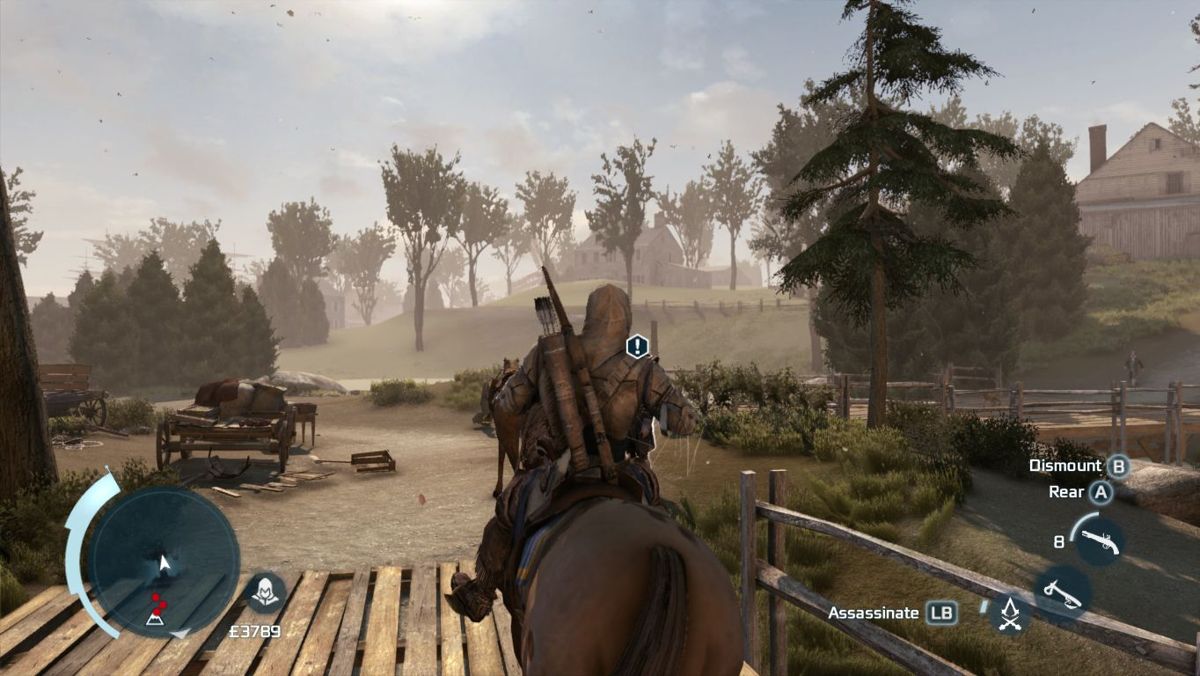The image size is (1200, 676).
Task: Click the mountain marker on the minimap
Action: coord(156,620)
